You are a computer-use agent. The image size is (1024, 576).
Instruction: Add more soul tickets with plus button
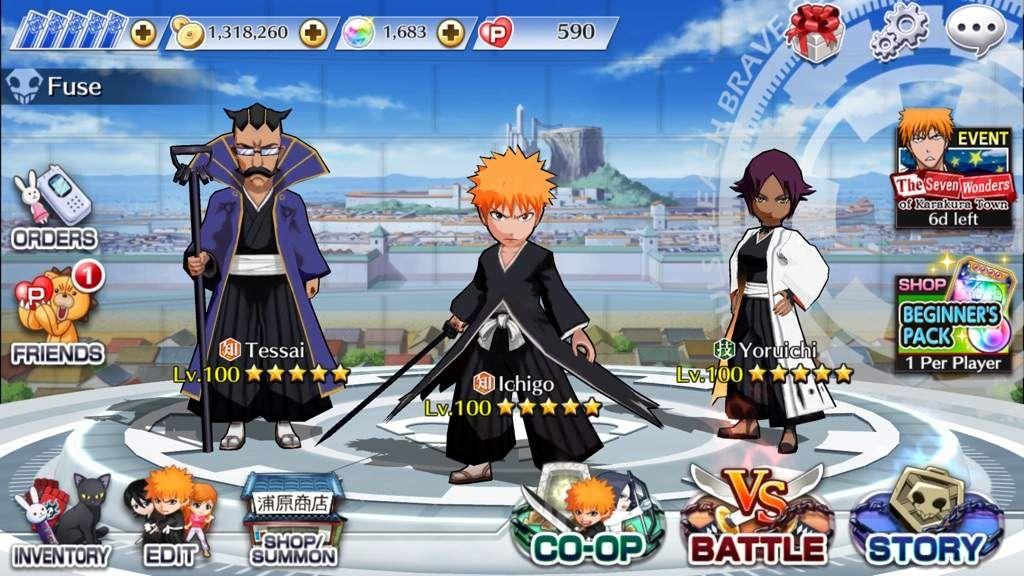click(x=143, y=33)
